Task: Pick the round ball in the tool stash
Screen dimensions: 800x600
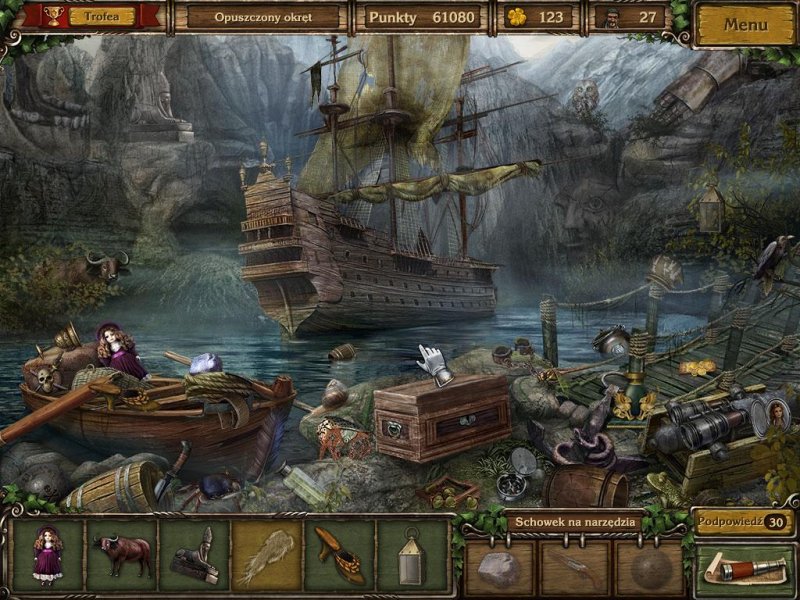Action: click(x=648, y=568)
